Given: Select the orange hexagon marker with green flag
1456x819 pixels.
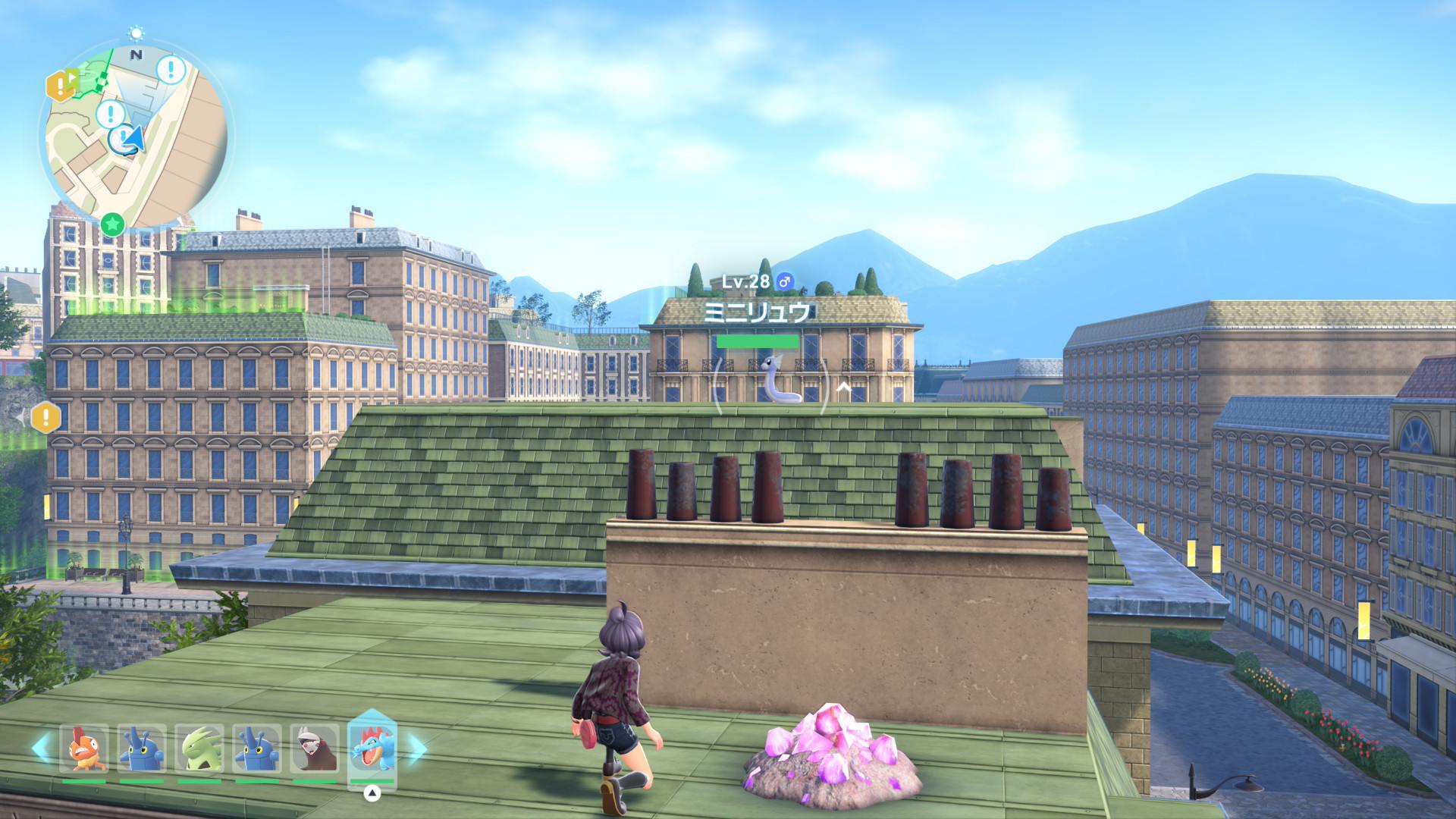Looking at the screenshot, I should (62, 84).
